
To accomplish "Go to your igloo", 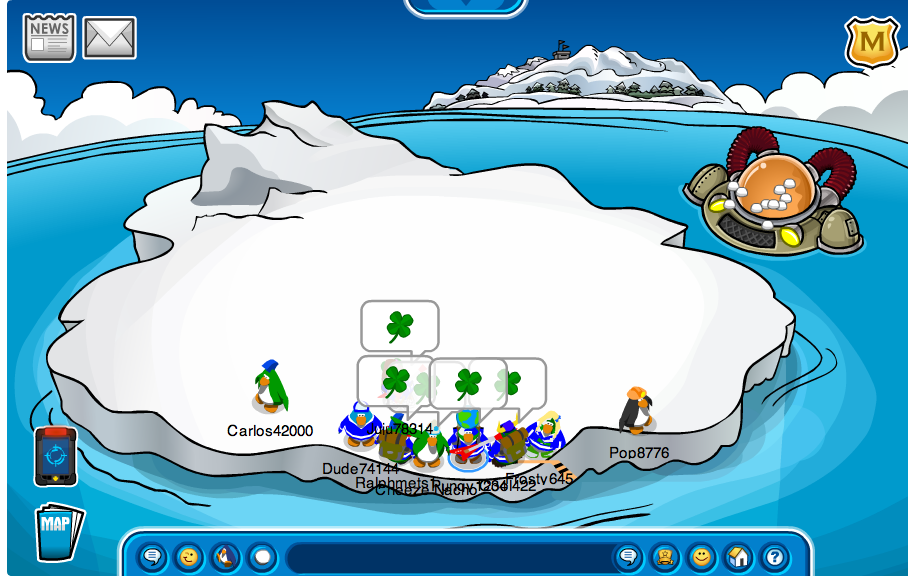I will (x=737, y=556).
